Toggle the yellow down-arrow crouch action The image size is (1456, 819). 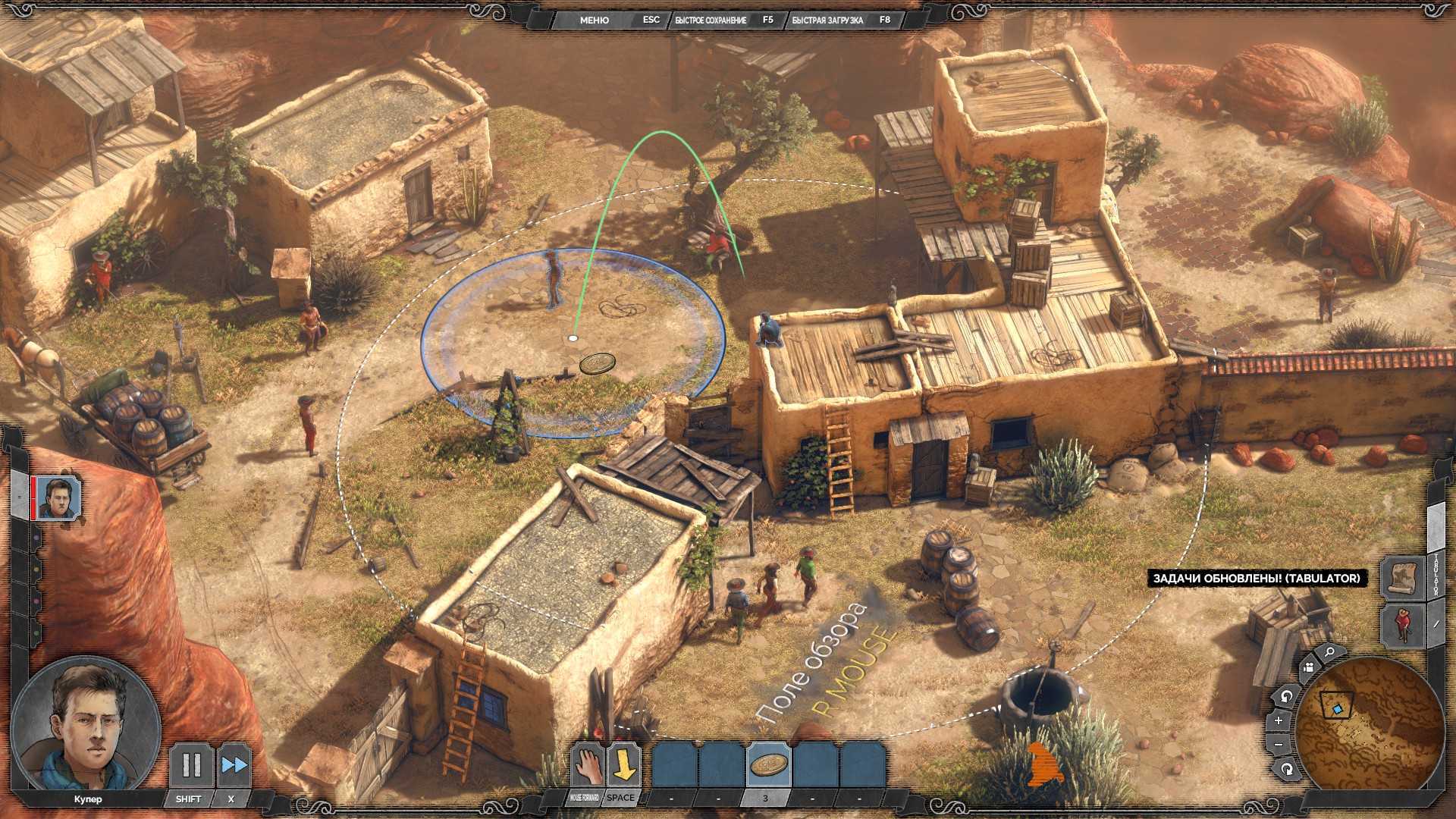[x=623, y=765]
